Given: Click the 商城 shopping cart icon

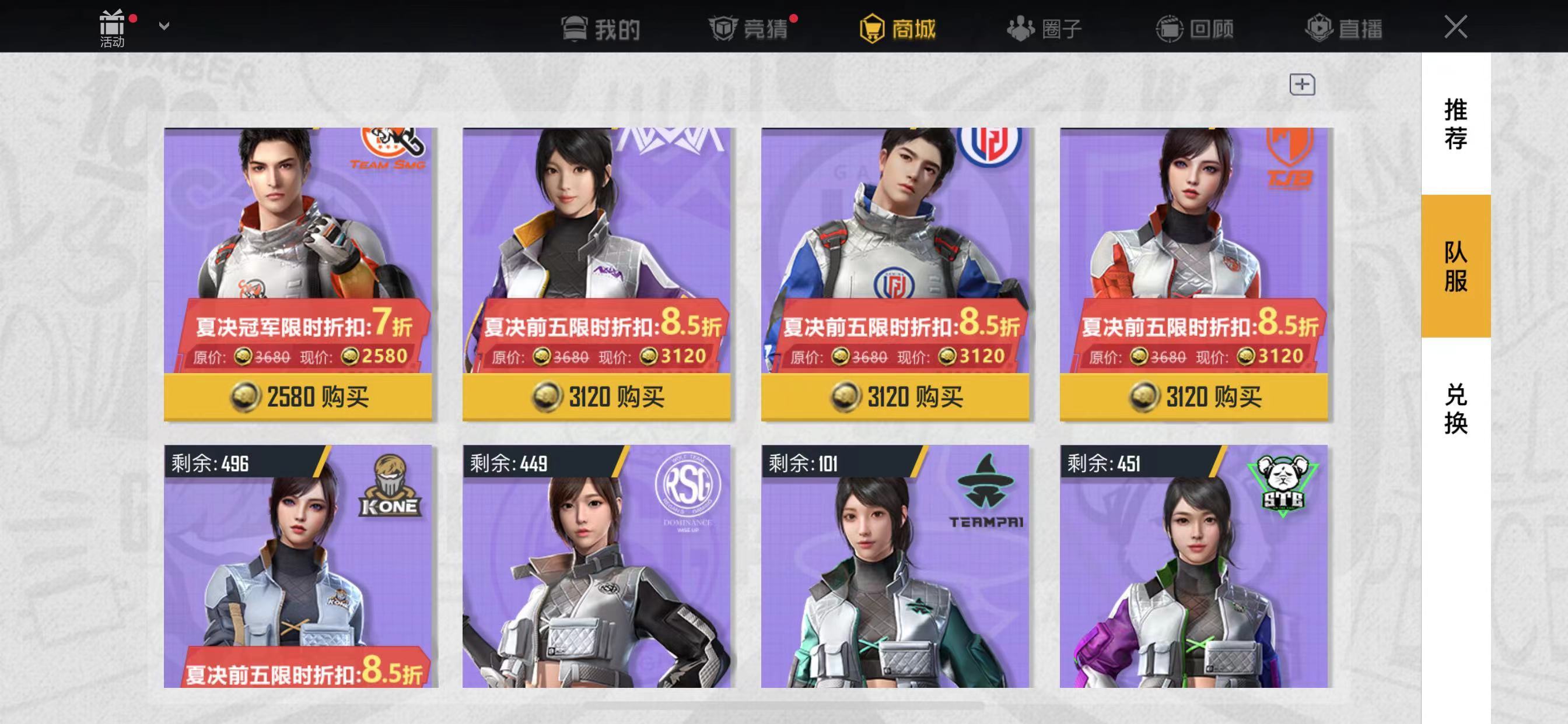Looking at the screenshot, I should [871, 29].
